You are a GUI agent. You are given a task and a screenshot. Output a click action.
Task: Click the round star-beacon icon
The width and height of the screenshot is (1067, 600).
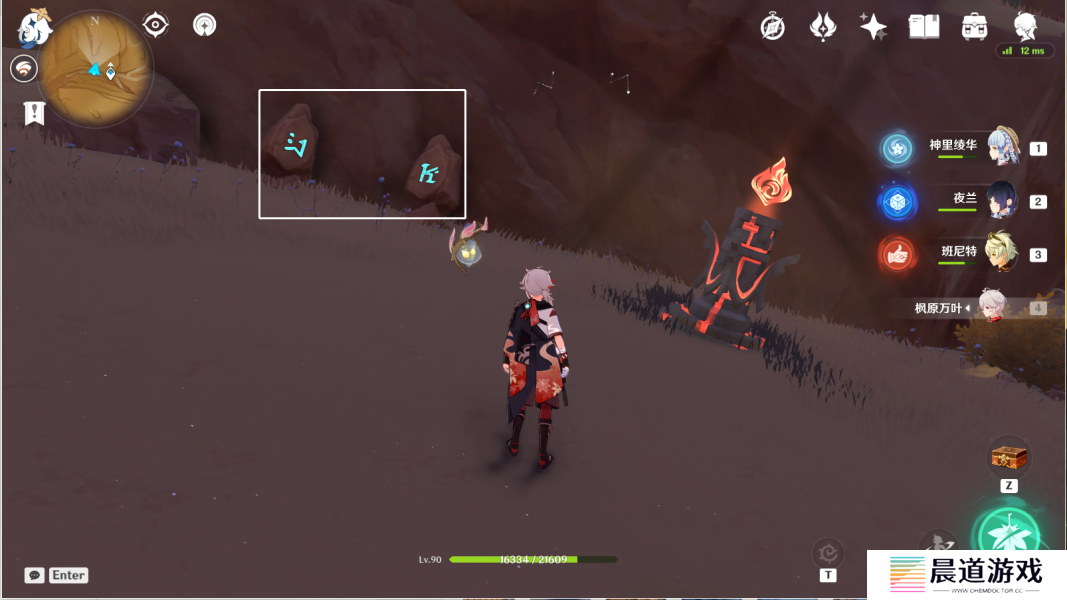tap(205, 25)
